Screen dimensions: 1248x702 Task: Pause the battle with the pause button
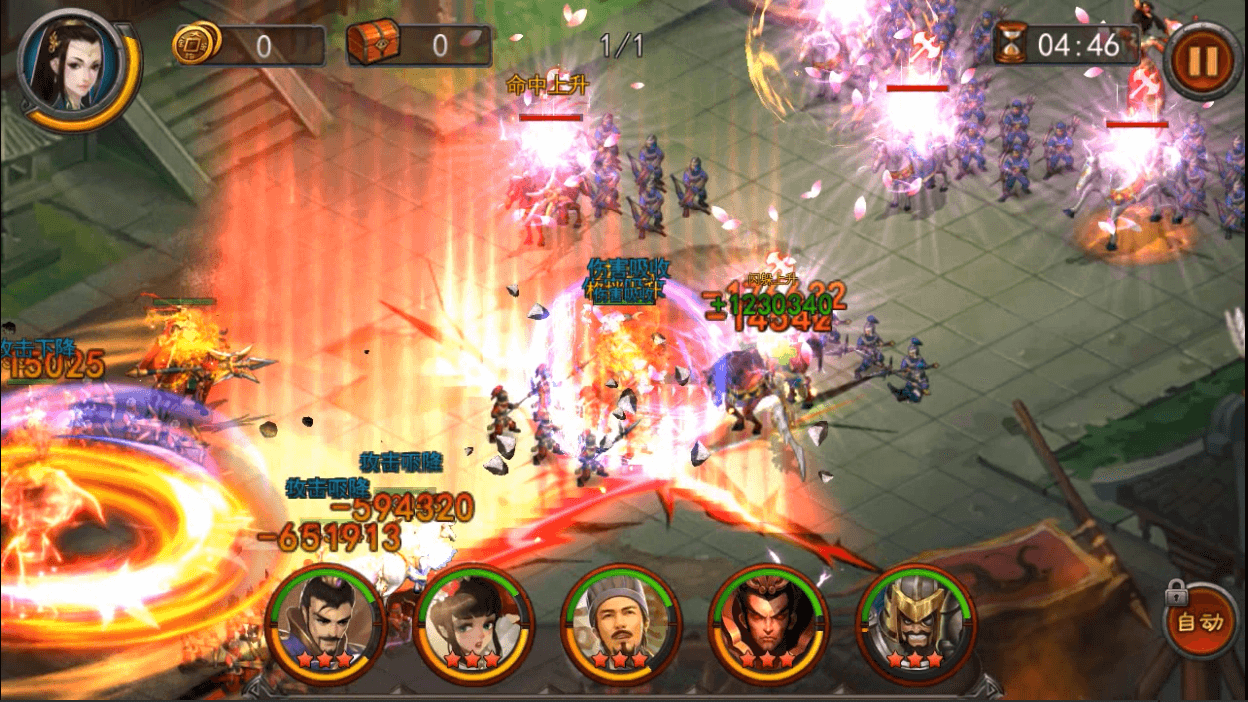coord(1202,61)
